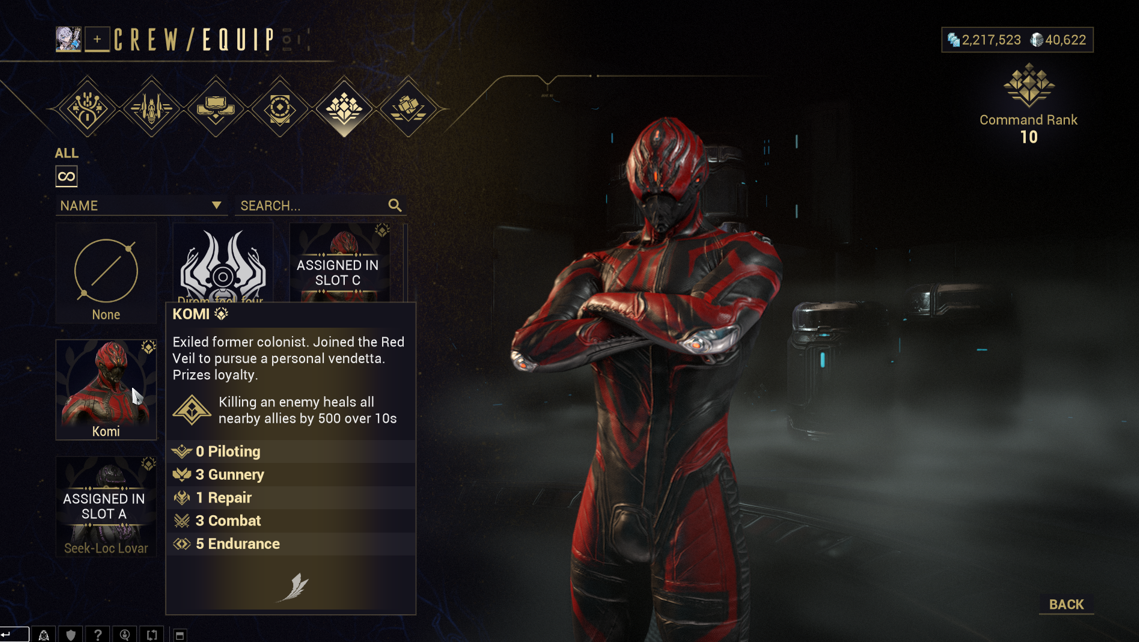Switch to the tab with stacked panels icon
This screenshot has width=1139, height=642.
216,108
